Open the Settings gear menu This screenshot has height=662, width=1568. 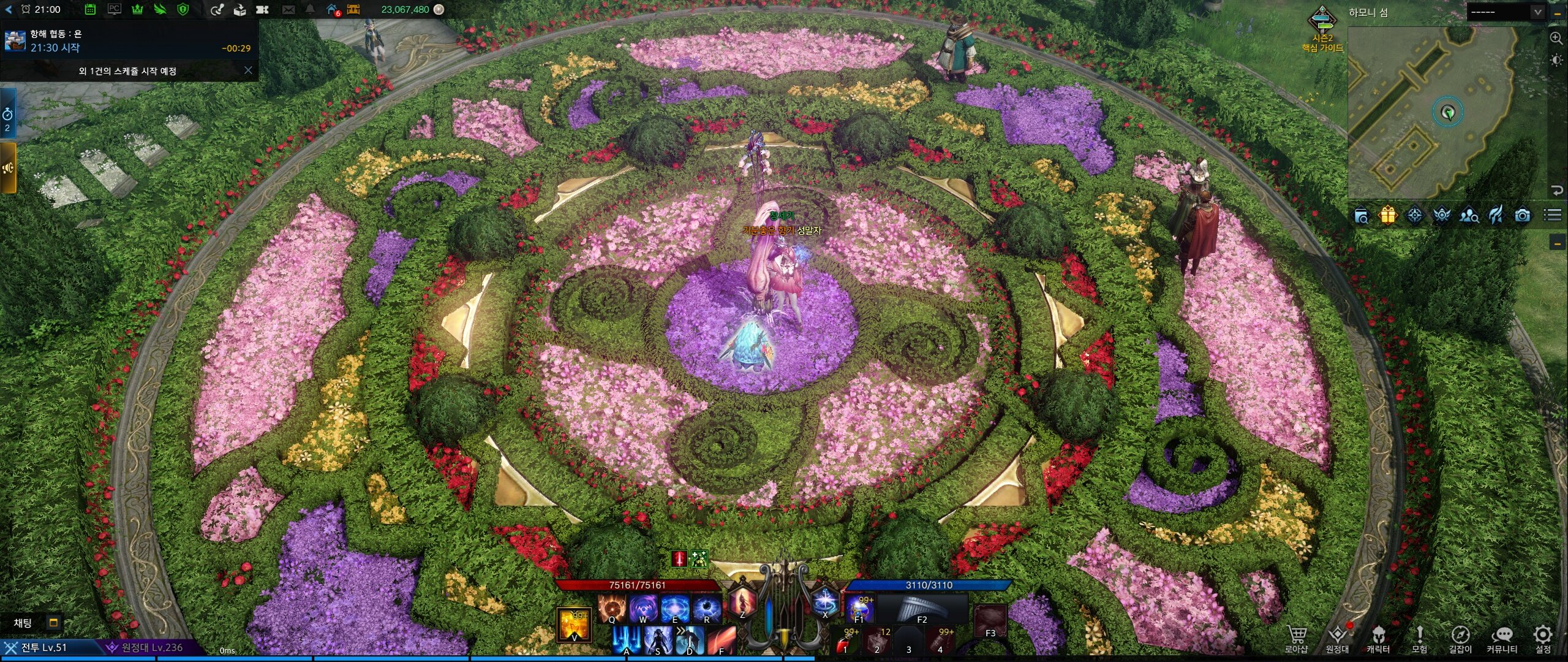click(x=1542, y=637)
